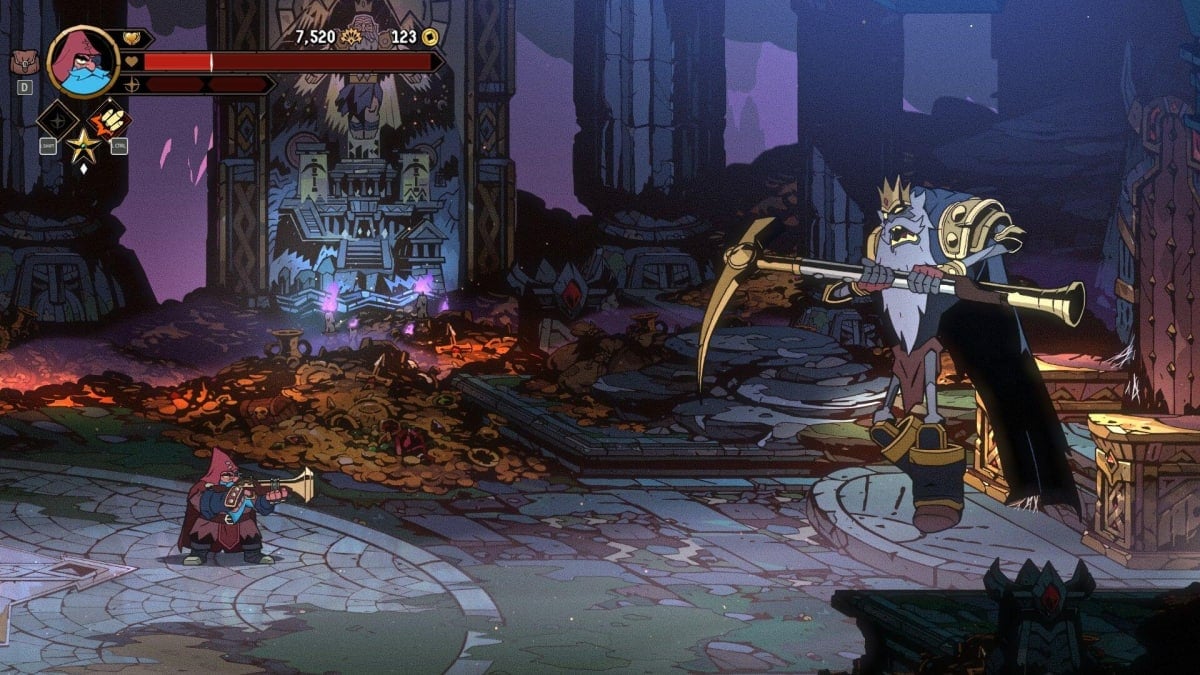The image size is (1200, 675).
Task: Open the leather backpack inventory icon
Action: (23, 63)
